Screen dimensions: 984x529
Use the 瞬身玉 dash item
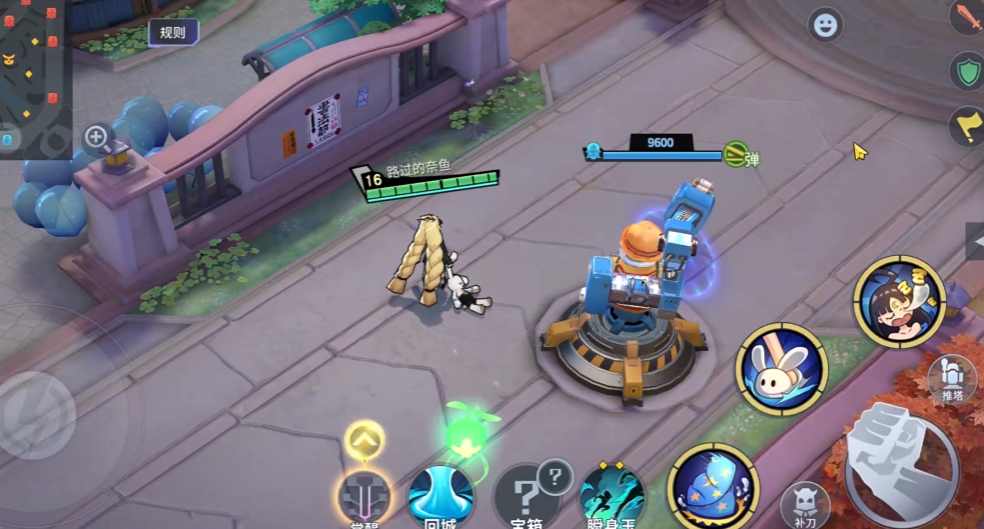(611, 497)
